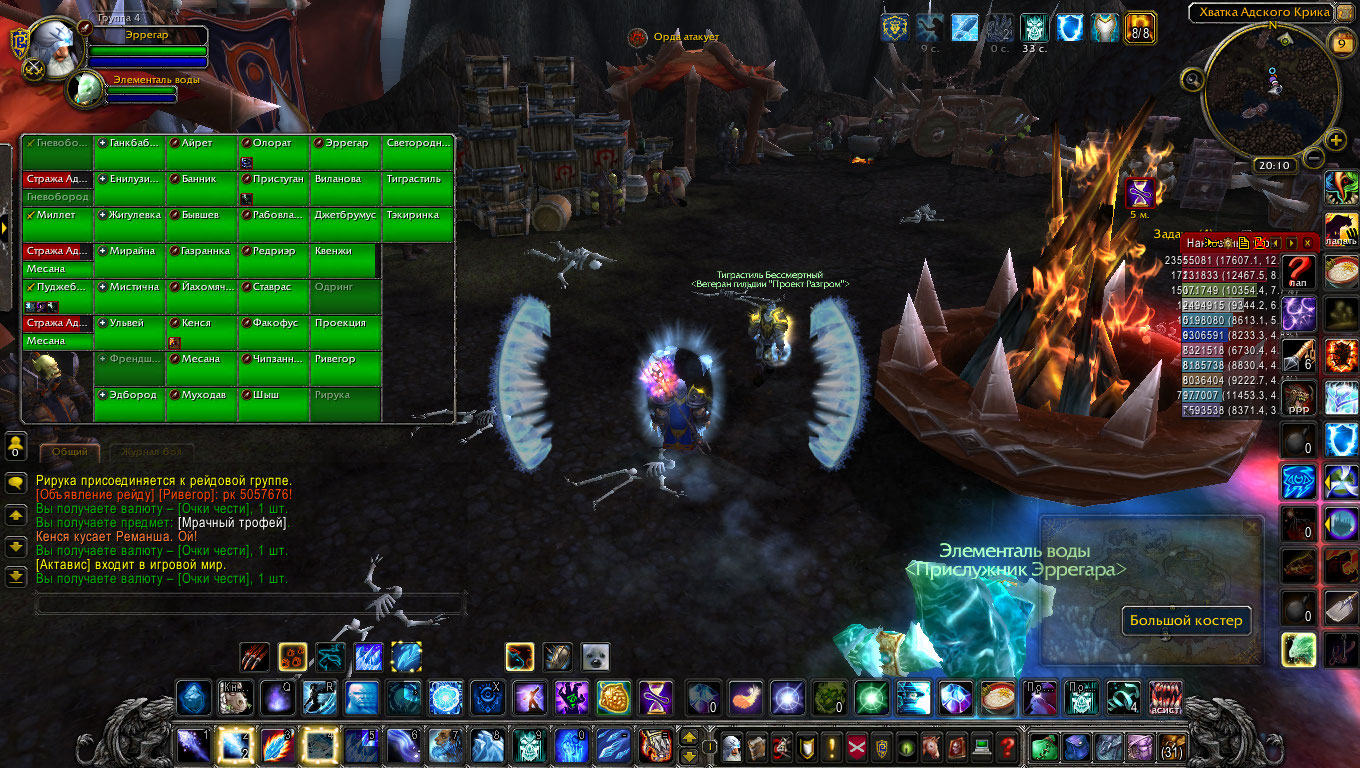Switch to the Общий chat tab
Image resolution: width=1360 pixels, height=768 pixels.
pos(70,453)
